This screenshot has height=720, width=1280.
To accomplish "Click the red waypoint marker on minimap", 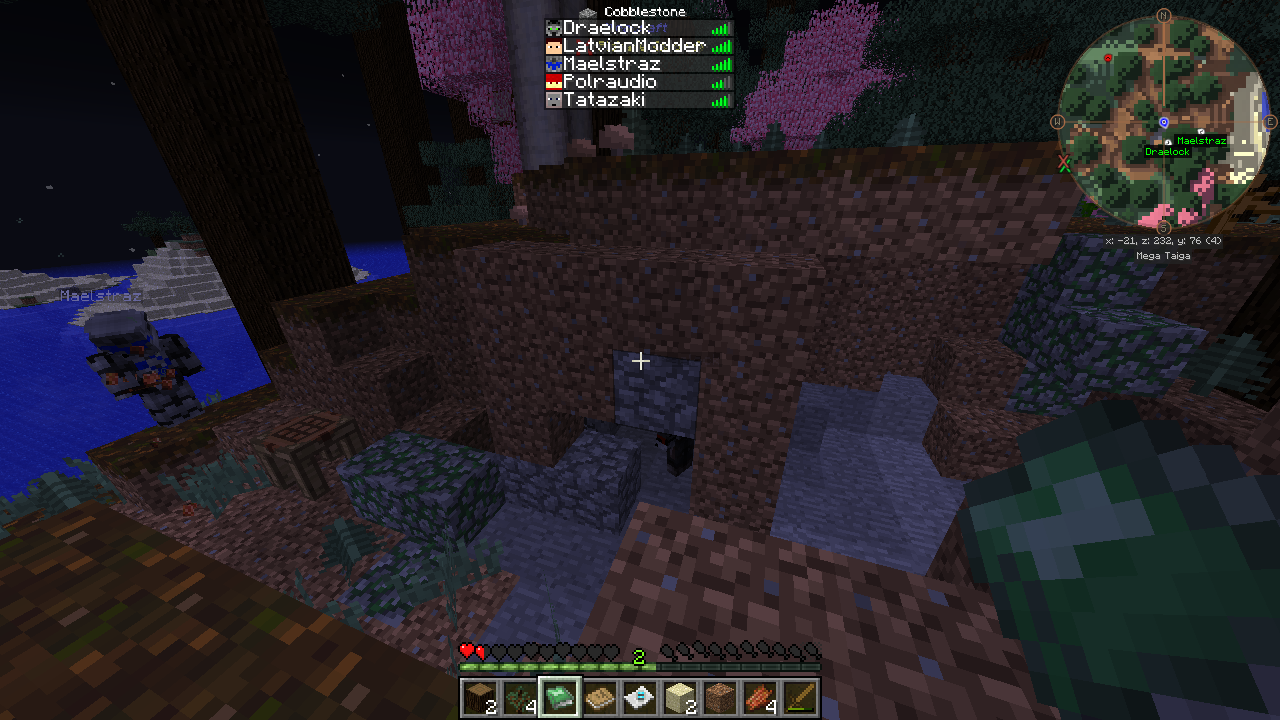I will coord(1108,59).
